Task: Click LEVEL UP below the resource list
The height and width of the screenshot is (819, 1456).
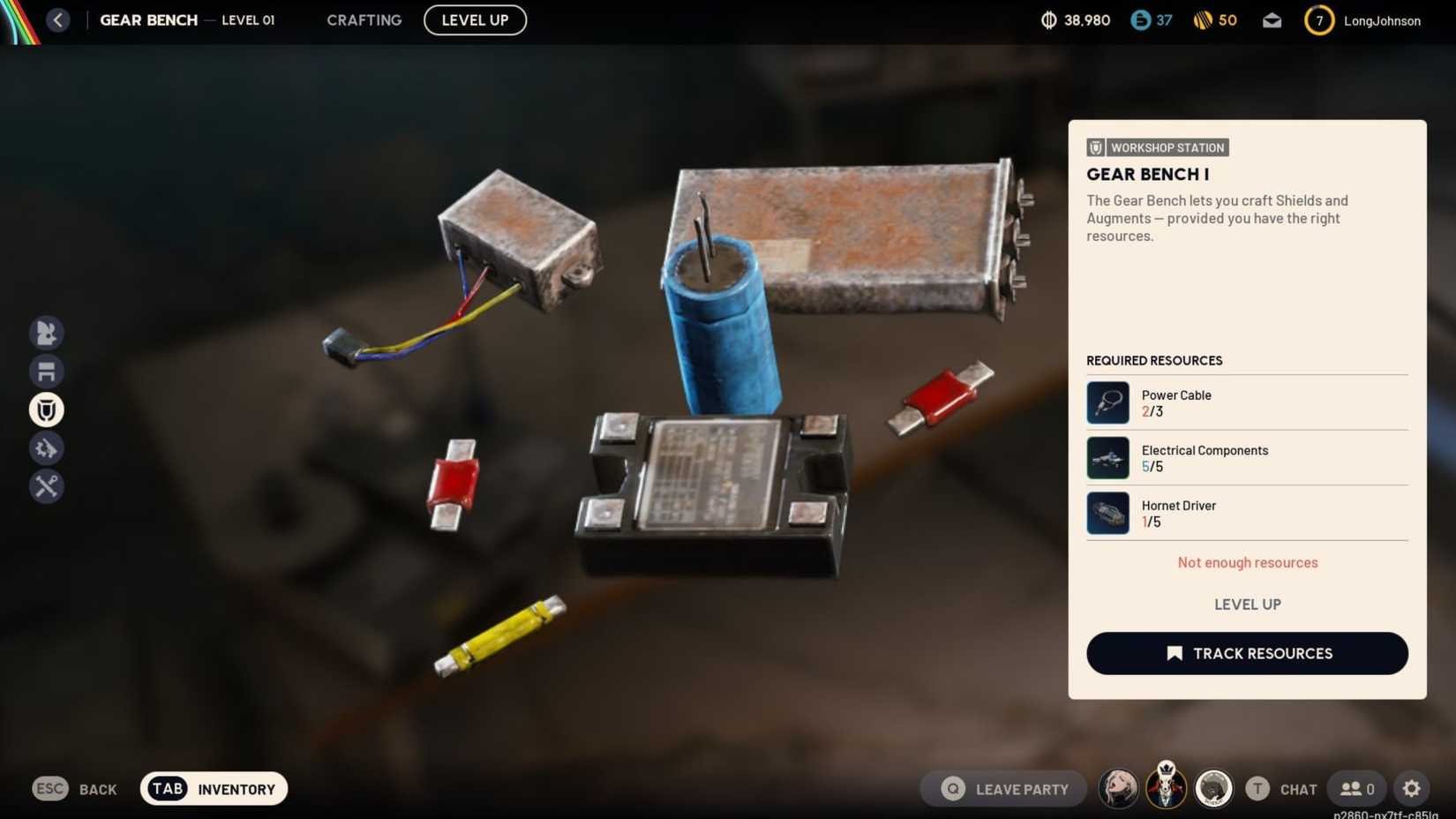Action: [x=1247, y=605]
